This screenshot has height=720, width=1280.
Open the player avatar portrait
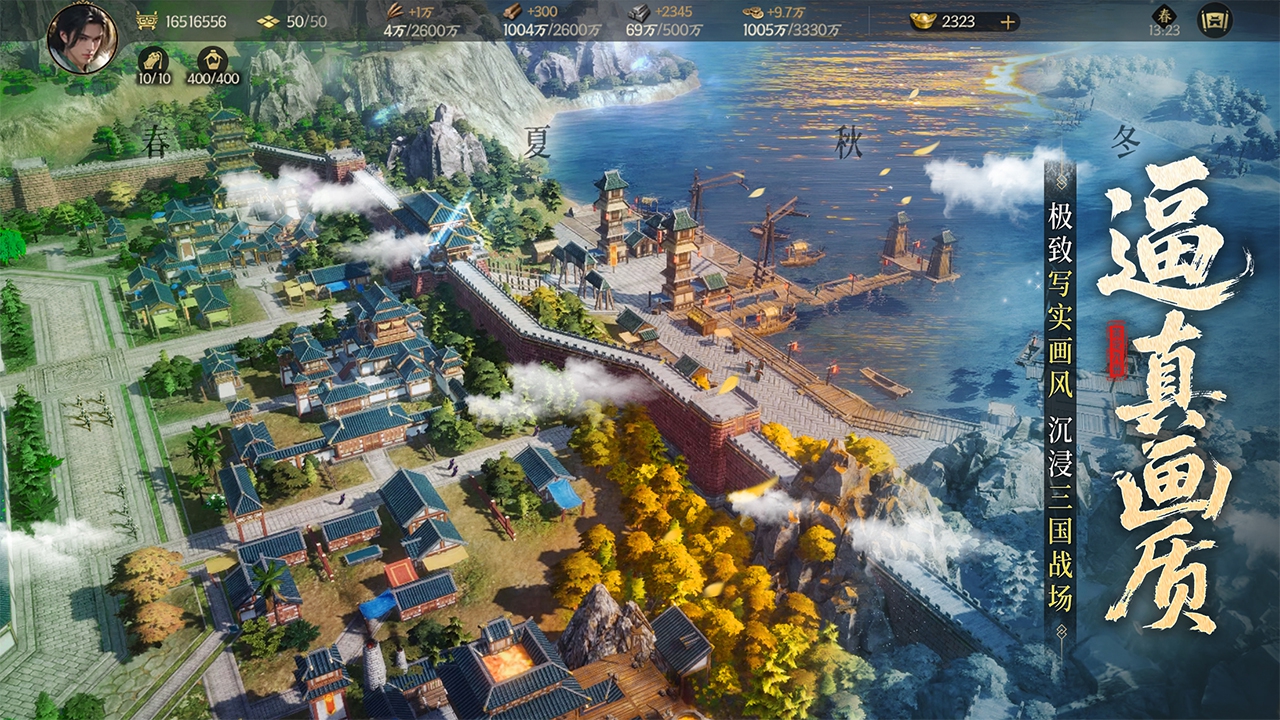82,38
